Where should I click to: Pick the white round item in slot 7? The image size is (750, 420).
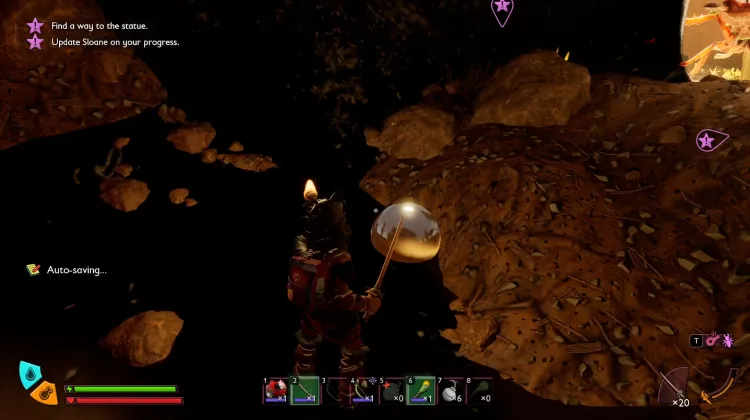coord(450,390)
